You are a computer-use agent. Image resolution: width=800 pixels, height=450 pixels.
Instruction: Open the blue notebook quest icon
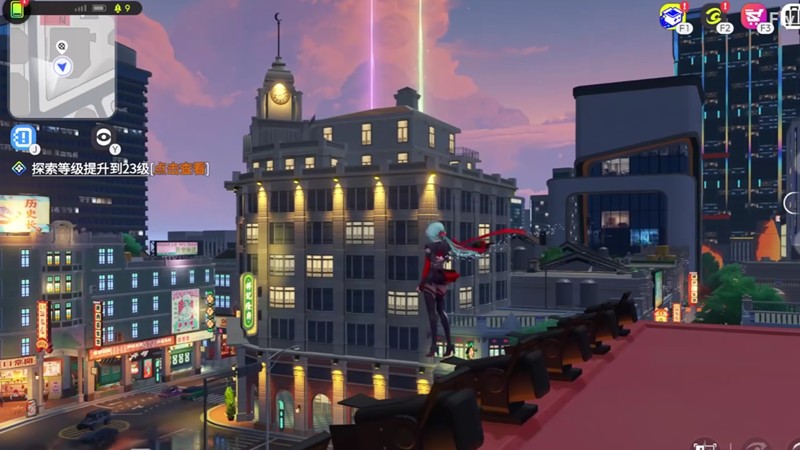[x=23, y=137]
